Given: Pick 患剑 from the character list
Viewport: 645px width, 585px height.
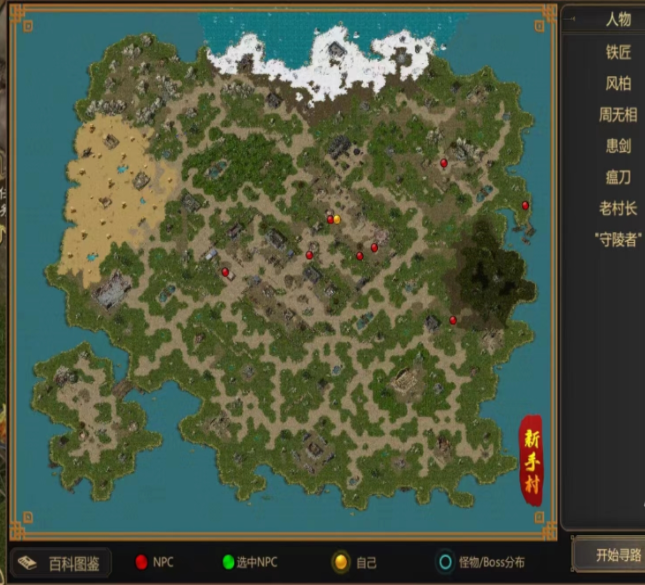Looking at the screenshot, I should [x=618, y=146].
